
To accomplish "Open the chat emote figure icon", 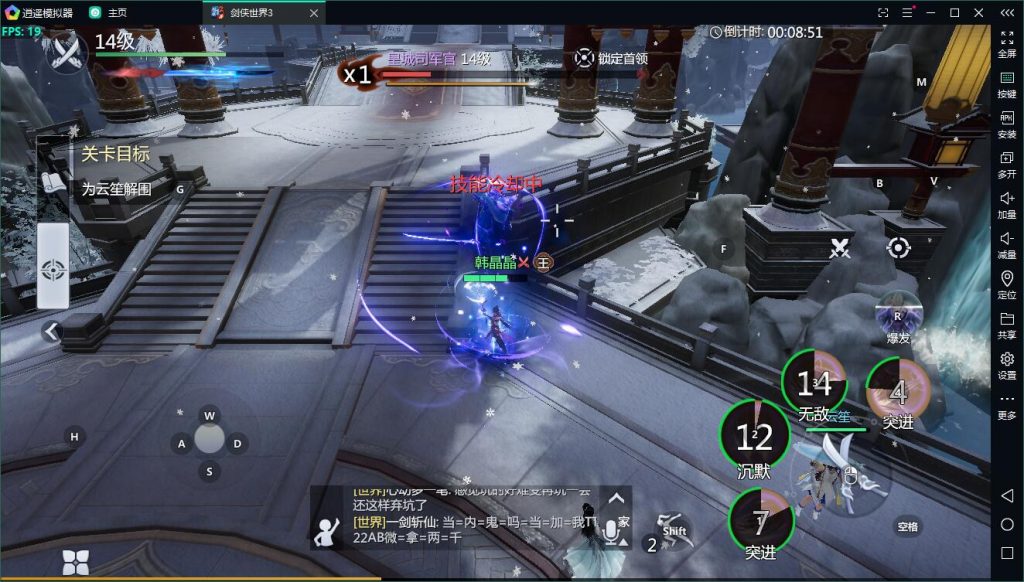I will point(326,532).
